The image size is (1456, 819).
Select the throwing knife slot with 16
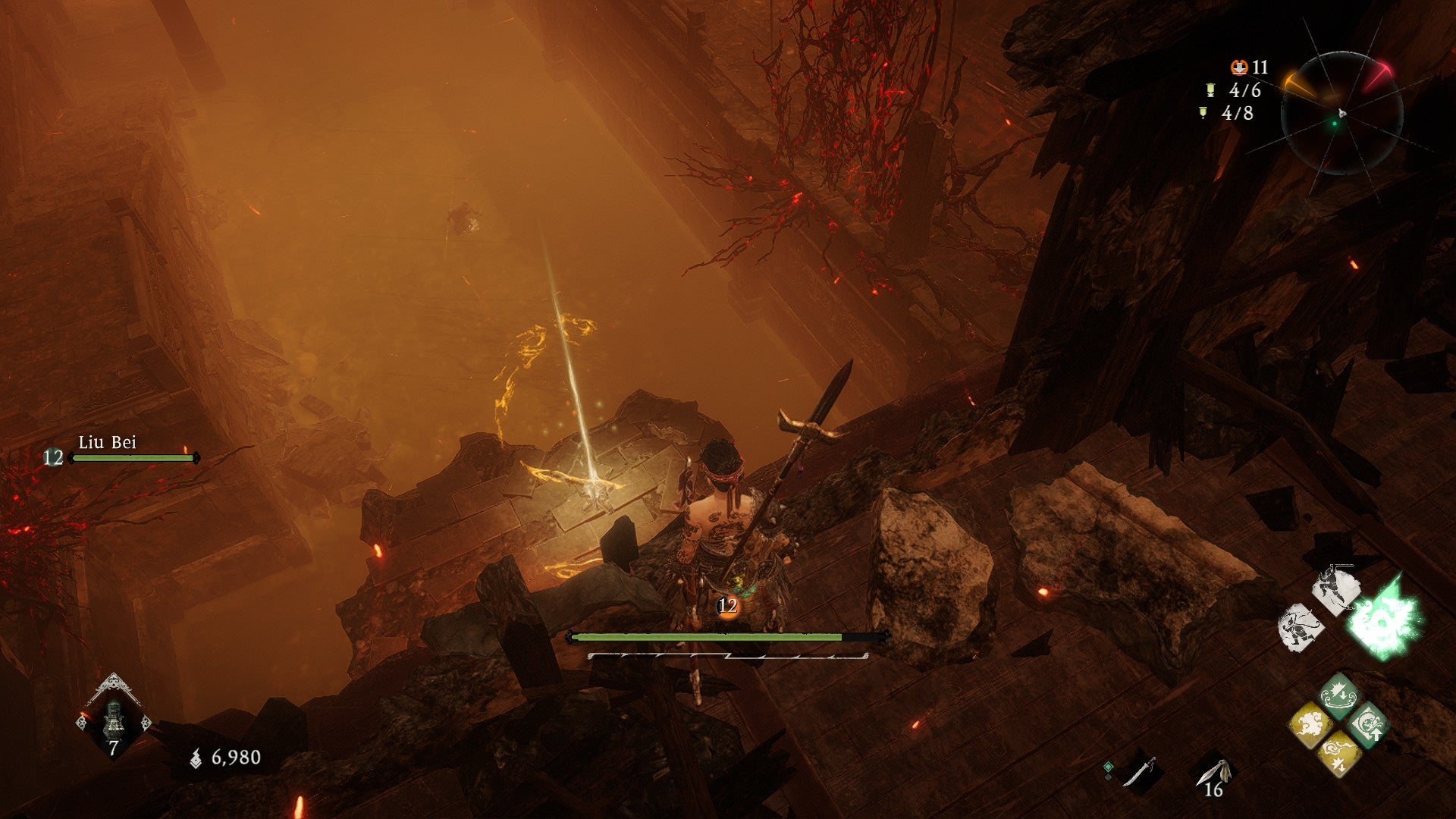click(x=1213, y=775)
